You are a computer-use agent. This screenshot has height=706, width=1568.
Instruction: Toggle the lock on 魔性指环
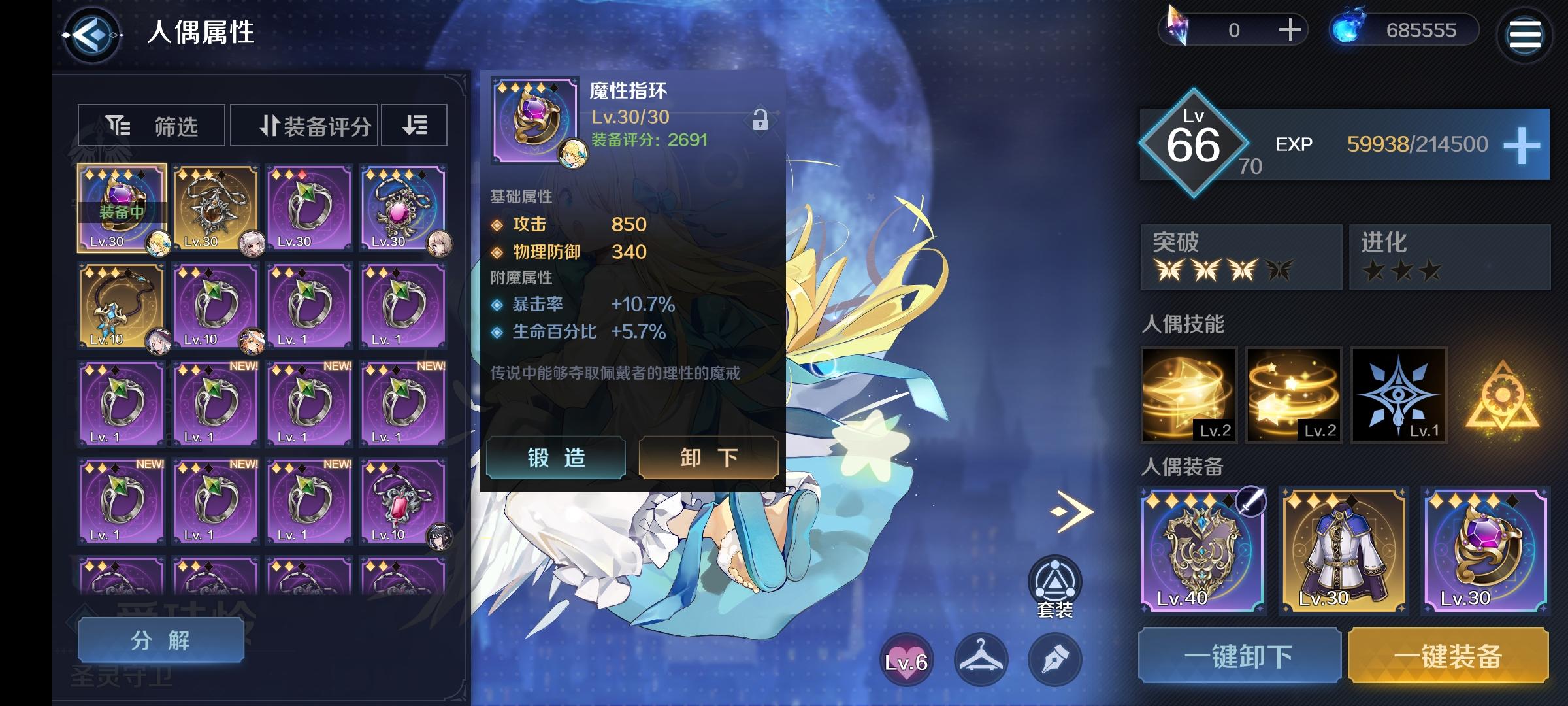[759, 121]
